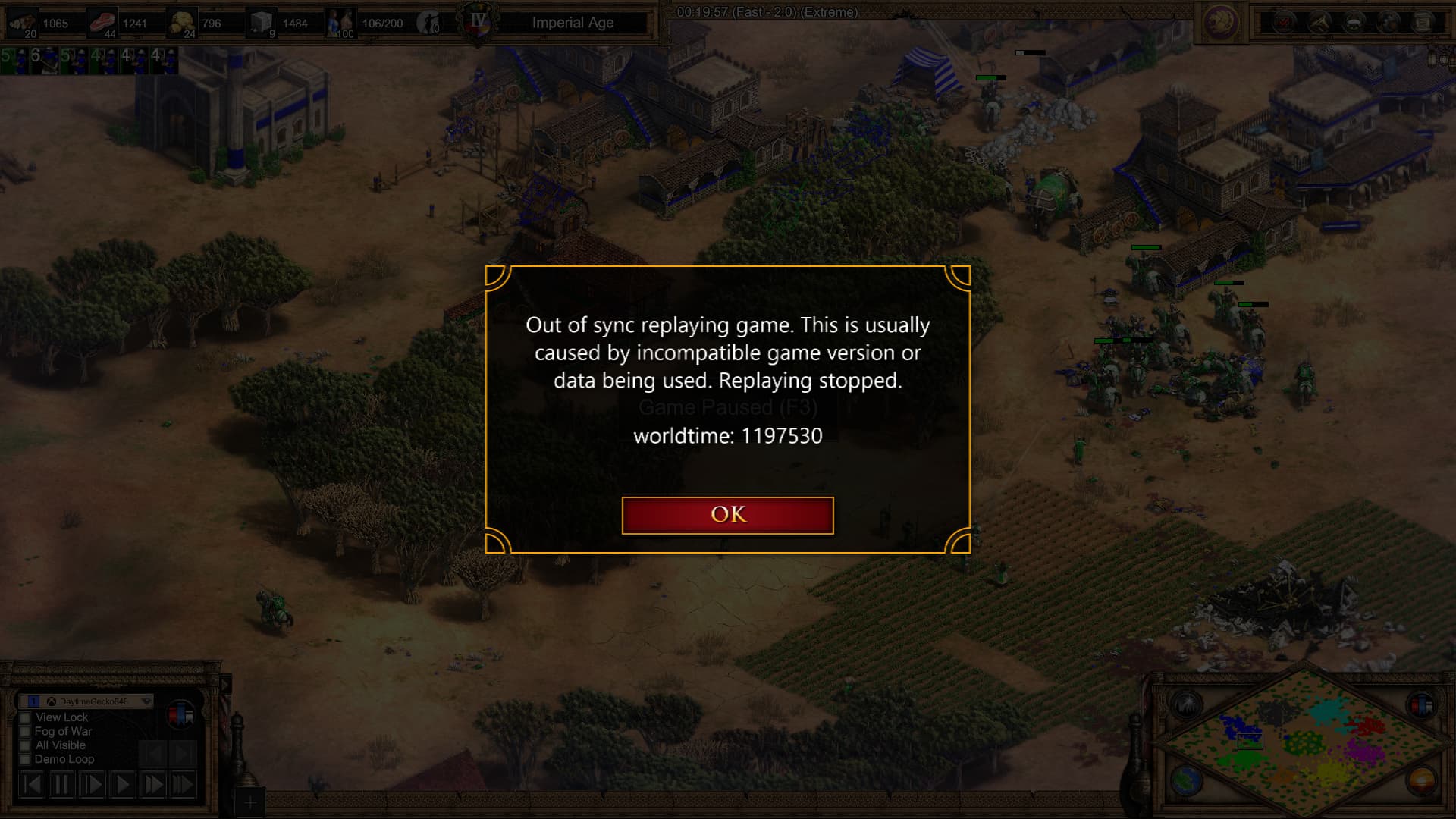Play the replay at normal speed

tap(122, 784)
